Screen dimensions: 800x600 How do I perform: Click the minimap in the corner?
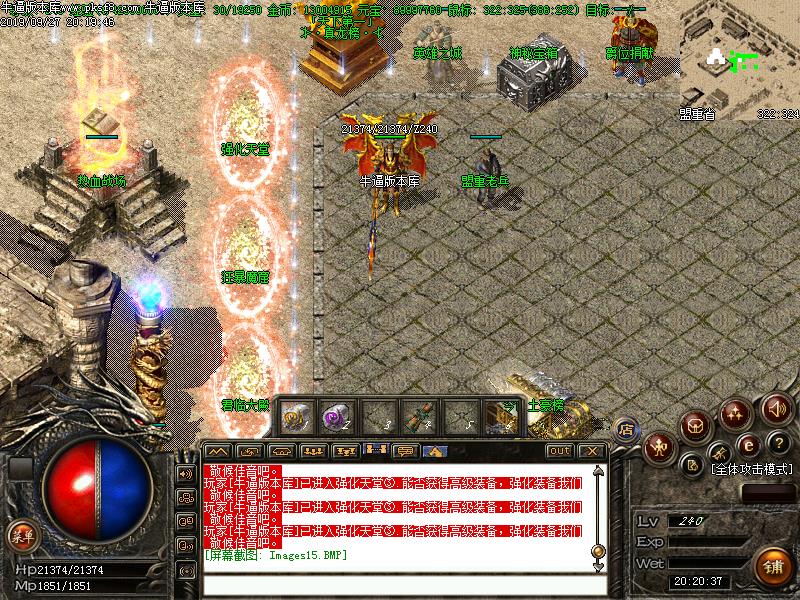(x=740, y=60)
